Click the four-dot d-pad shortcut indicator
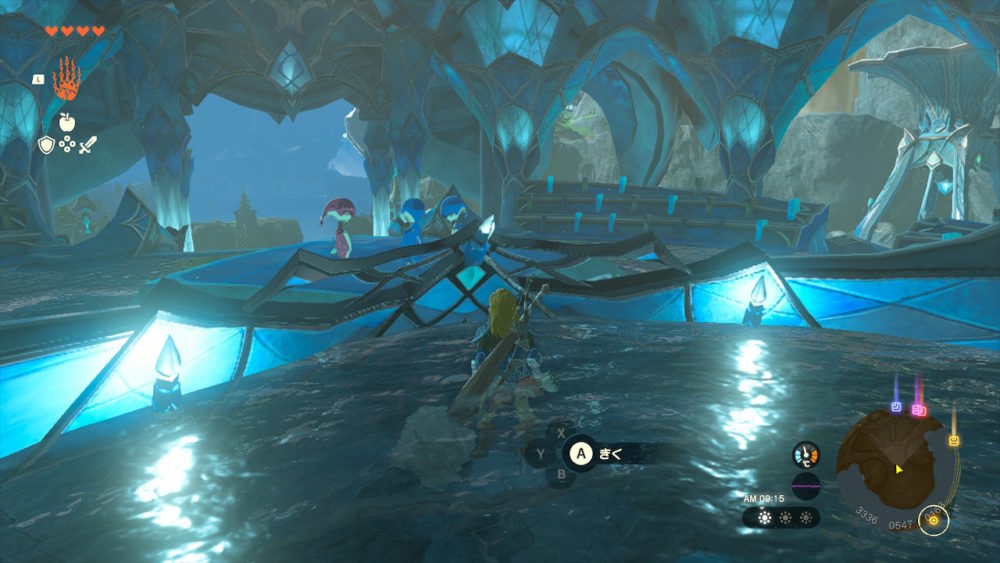Image resolution: width=1000 pixels, height=563 pixels. click(x=66, y=145)
